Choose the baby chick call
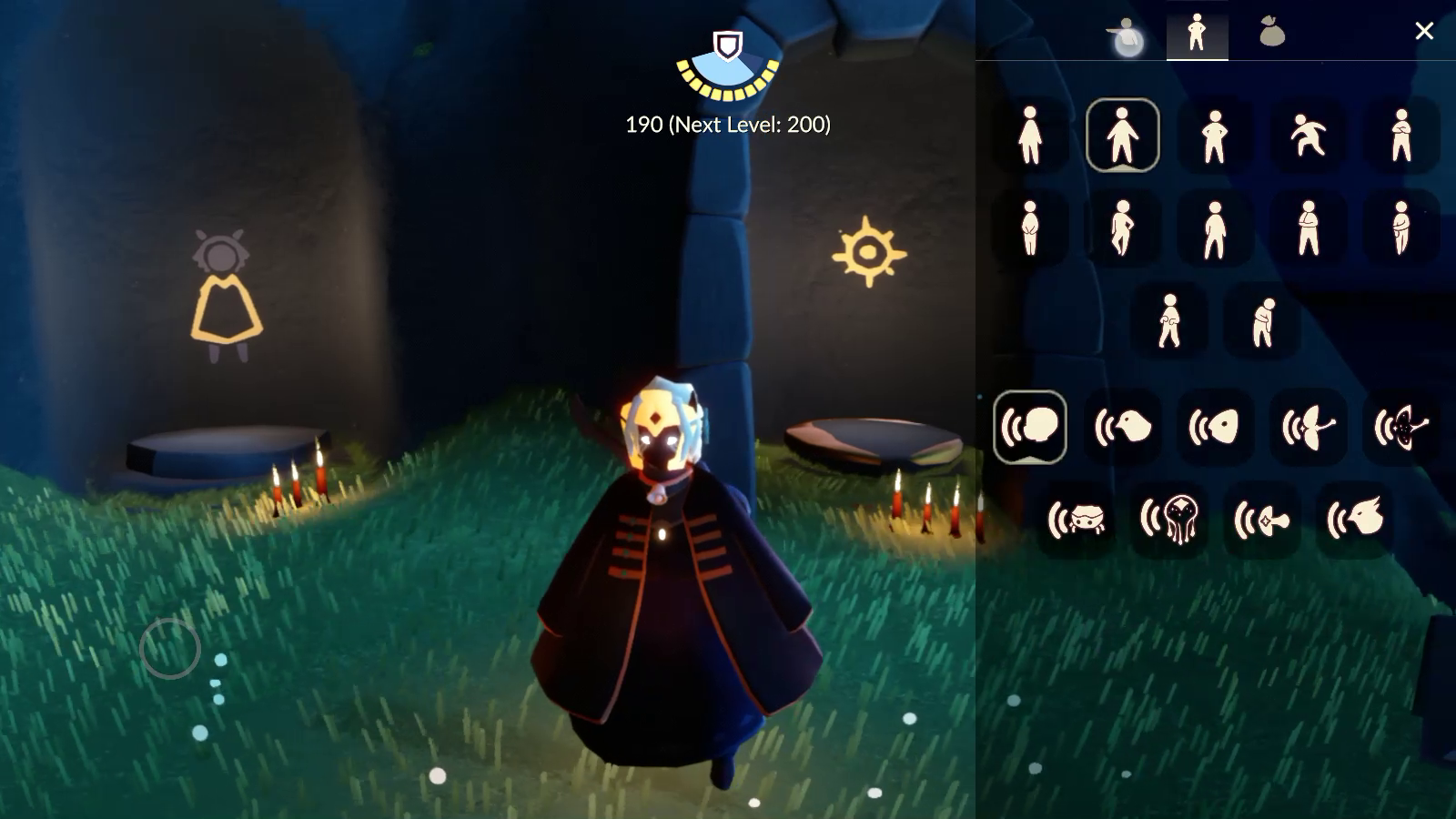 (x=1123, y=427)
